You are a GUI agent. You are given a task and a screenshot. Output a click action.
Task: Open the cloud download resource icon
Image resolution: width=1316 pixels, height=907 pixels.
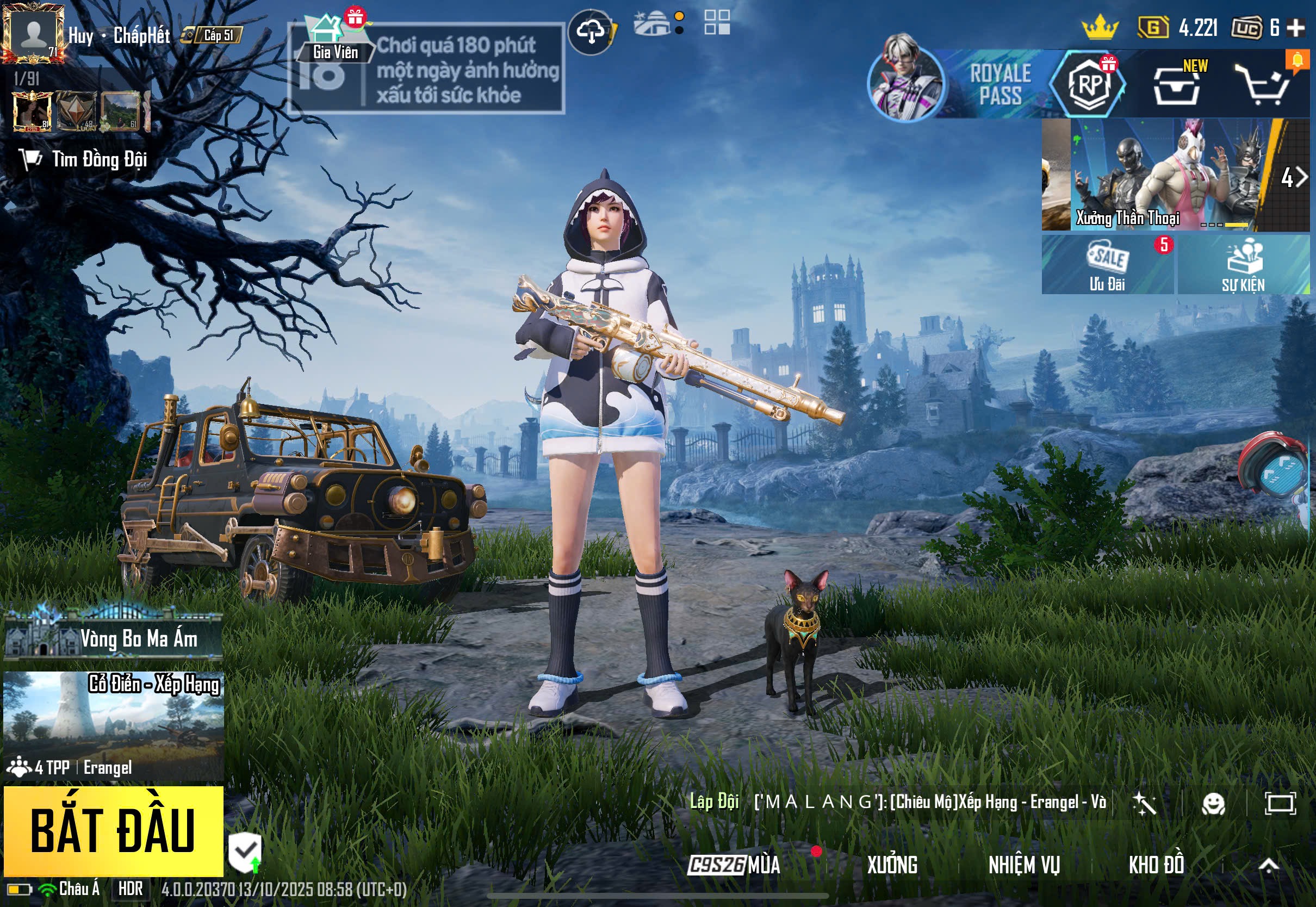click(591, 32)
